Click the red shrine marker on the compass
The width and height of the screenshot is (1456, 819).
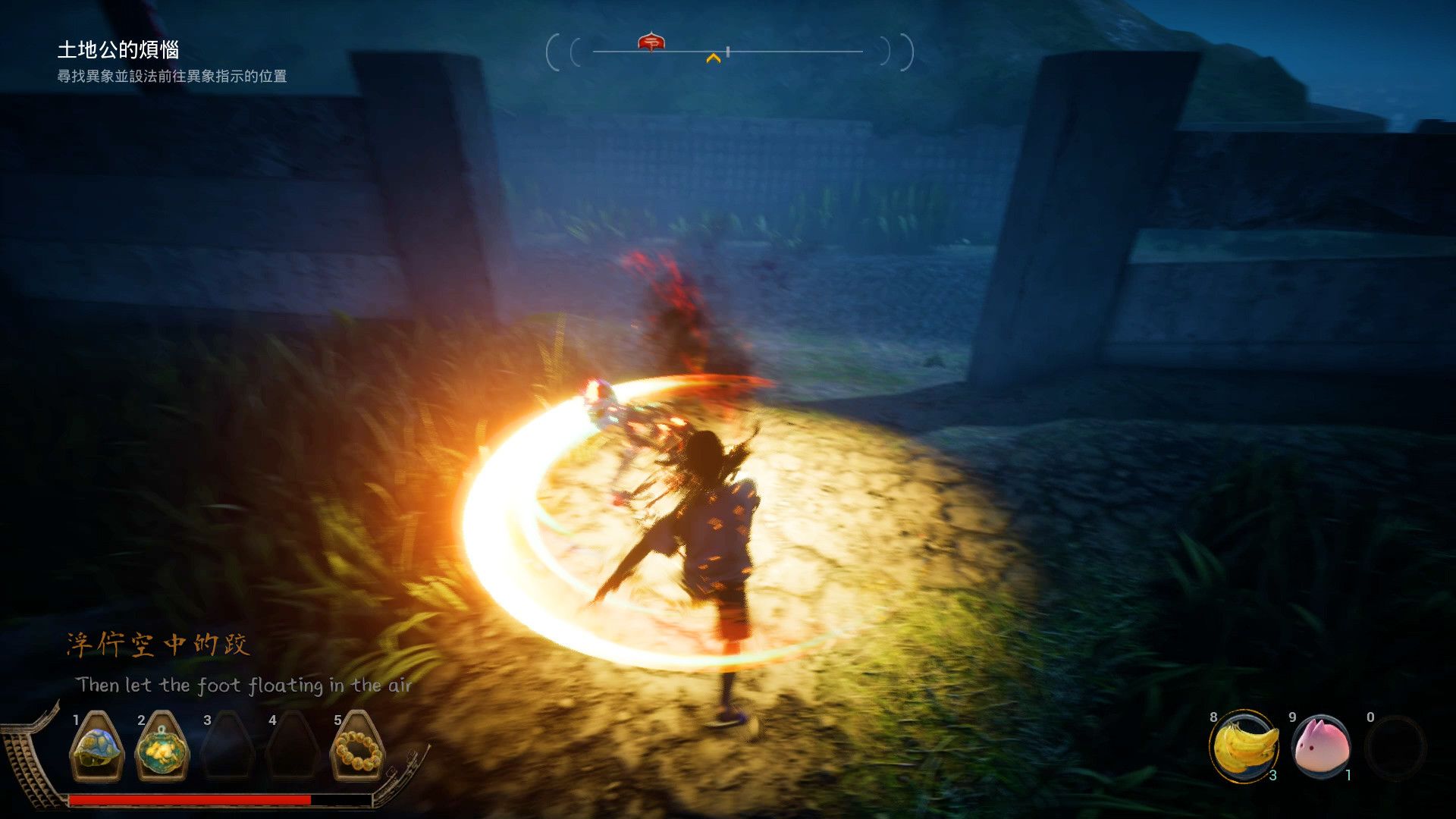pyautogui.click(x=652, y=43)
